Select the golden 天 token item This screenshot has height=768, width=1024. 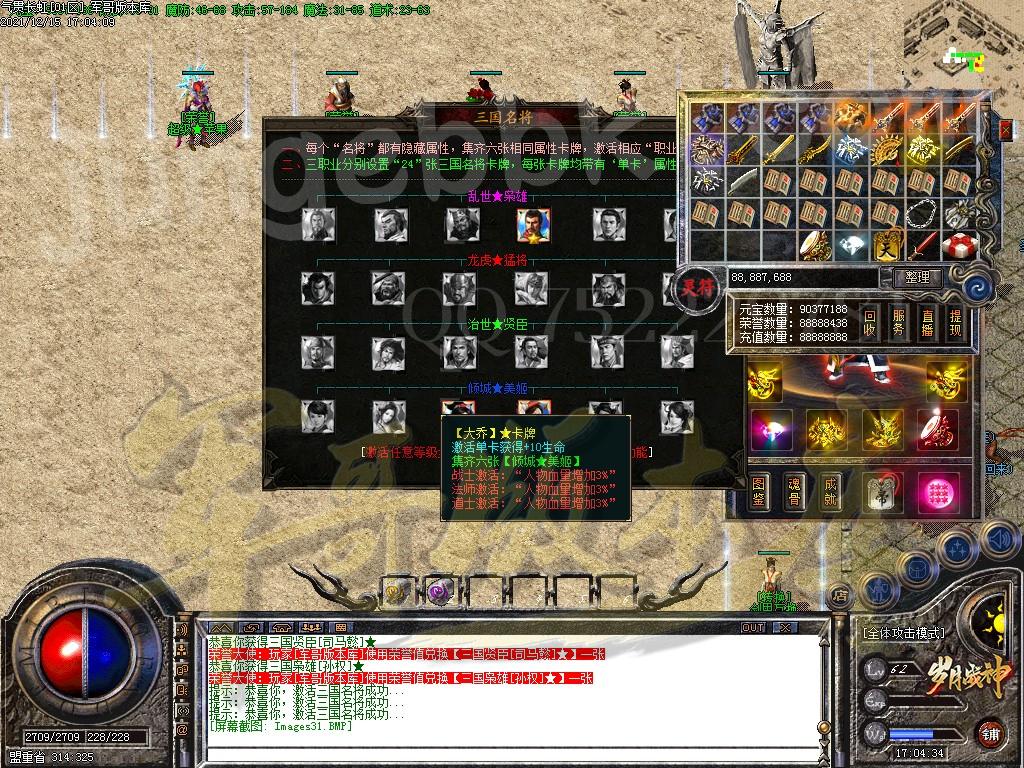pyautogui.click(x=888, y=245)
